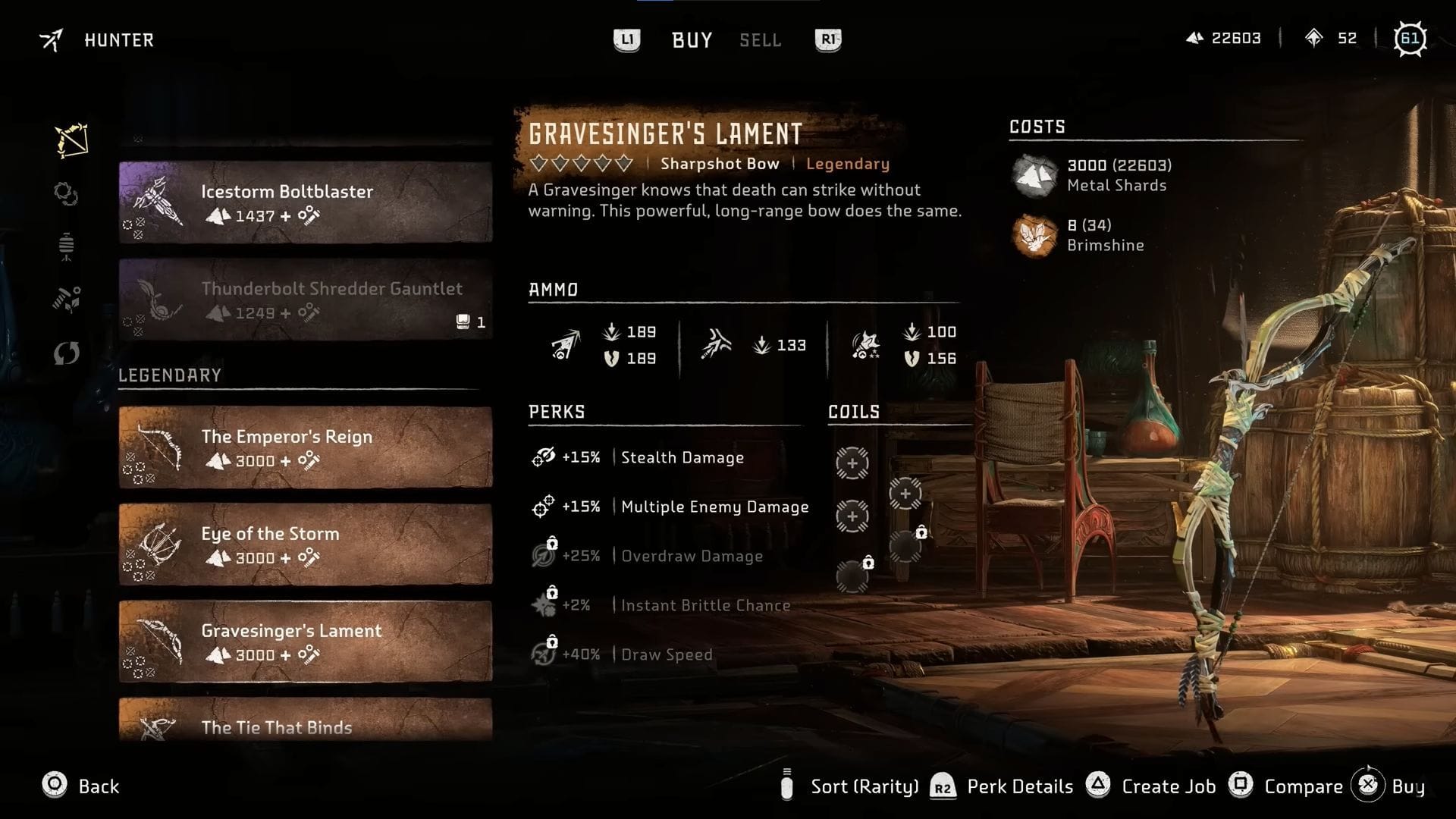Switch to the Buy tab
This screenshot has width=1456, height=819.
pyautogui.click(x=691, y=39)
